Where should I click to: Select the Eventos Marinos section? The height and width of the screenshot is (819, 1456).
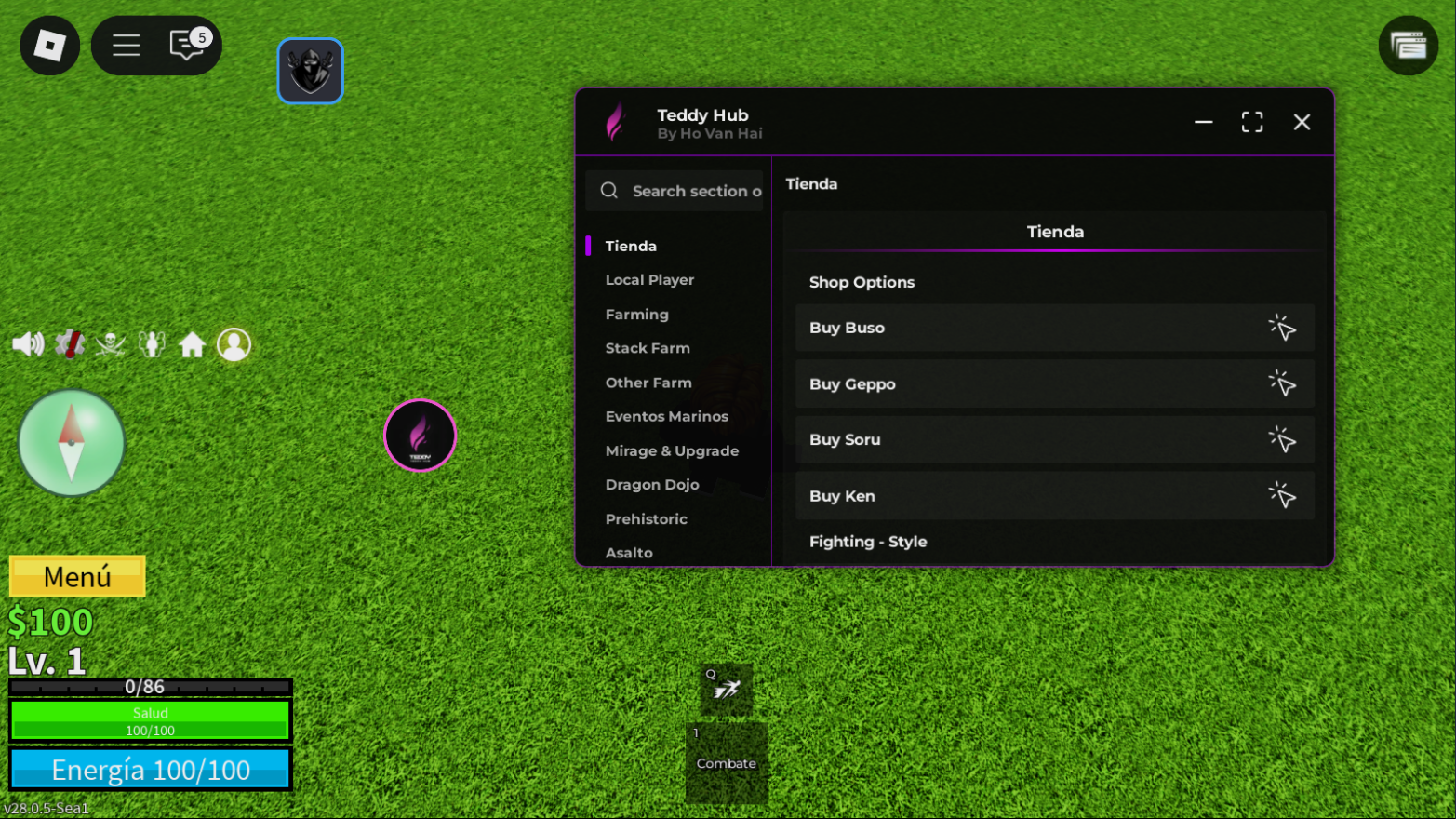(x=667, y=416)
